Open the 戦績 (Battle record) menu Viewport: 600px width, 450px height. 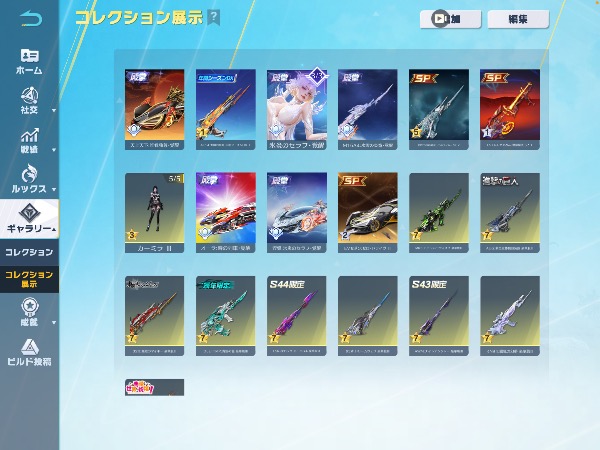tap(29, 138)
